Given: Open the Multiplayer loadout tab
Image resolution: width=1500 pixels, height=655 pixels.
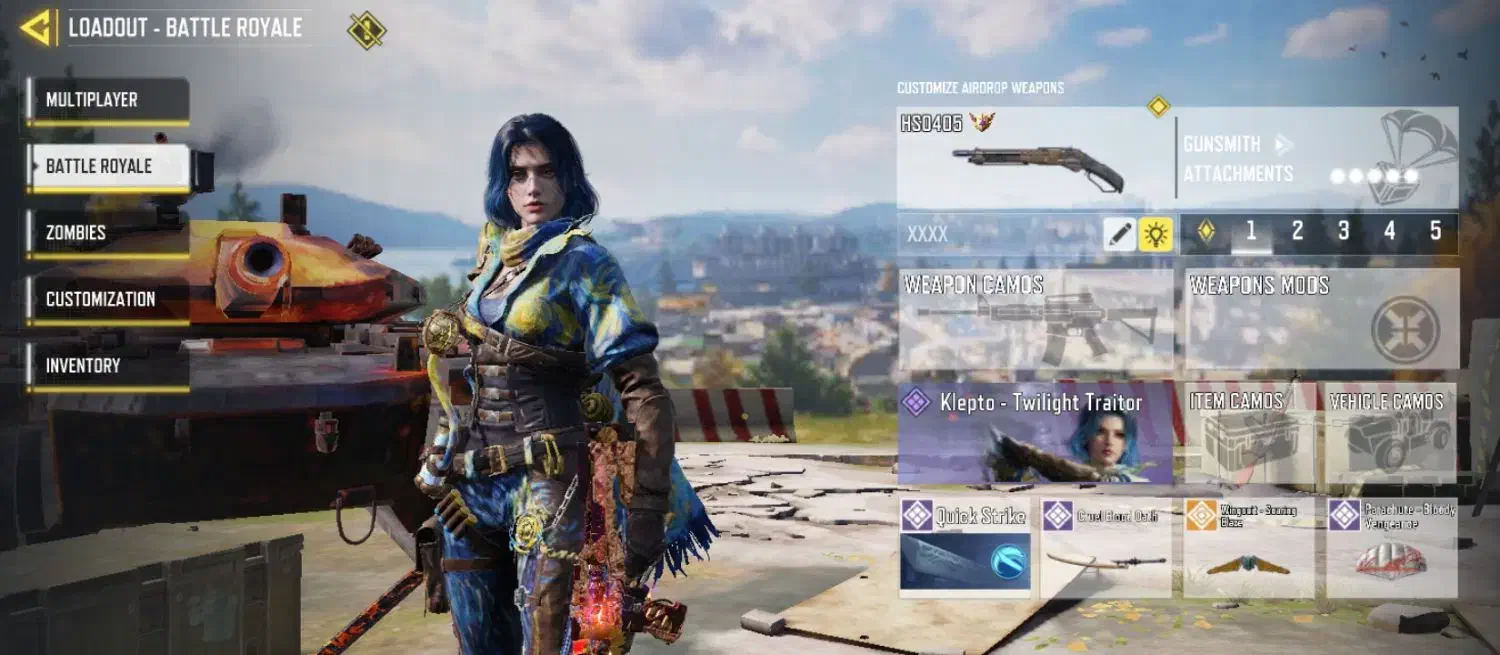Looking at the screenshot, I should (108, 100).
